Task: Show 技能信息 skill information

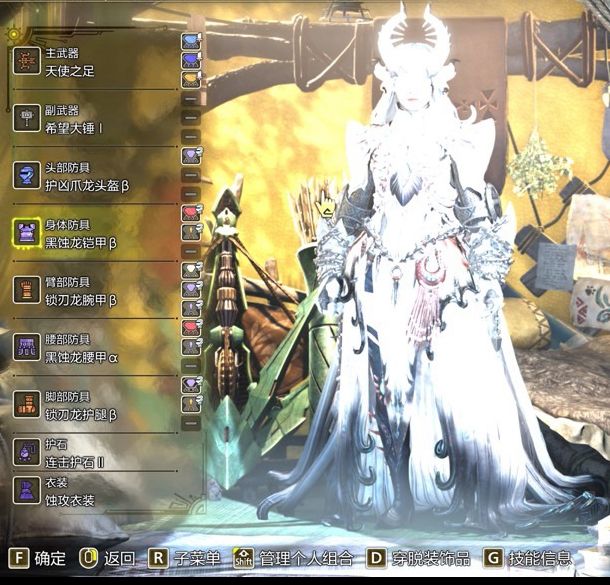Action: click(531, 558)
